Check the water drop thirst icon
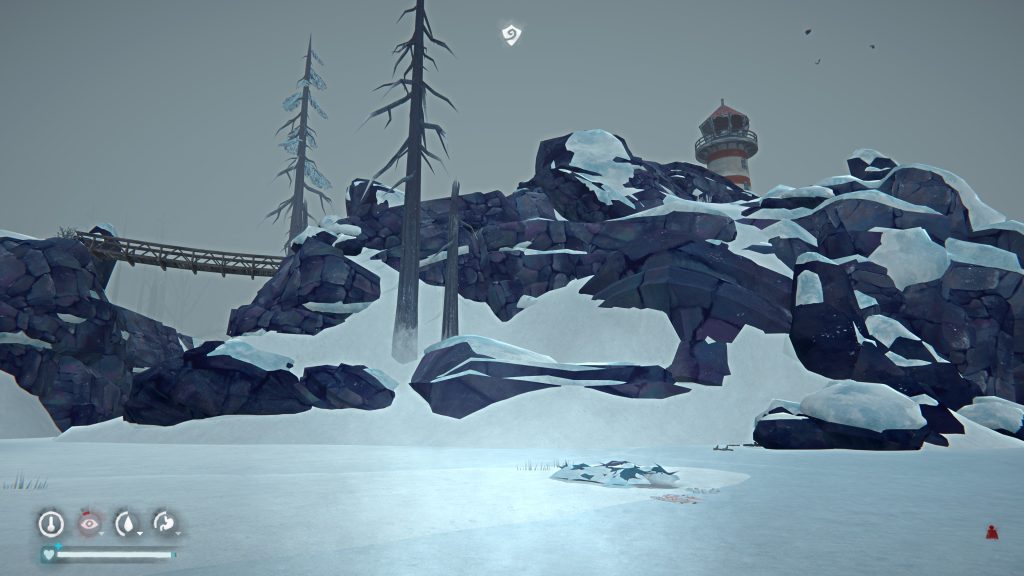The height and width of the screenshot is (576, 1024). 126,522
